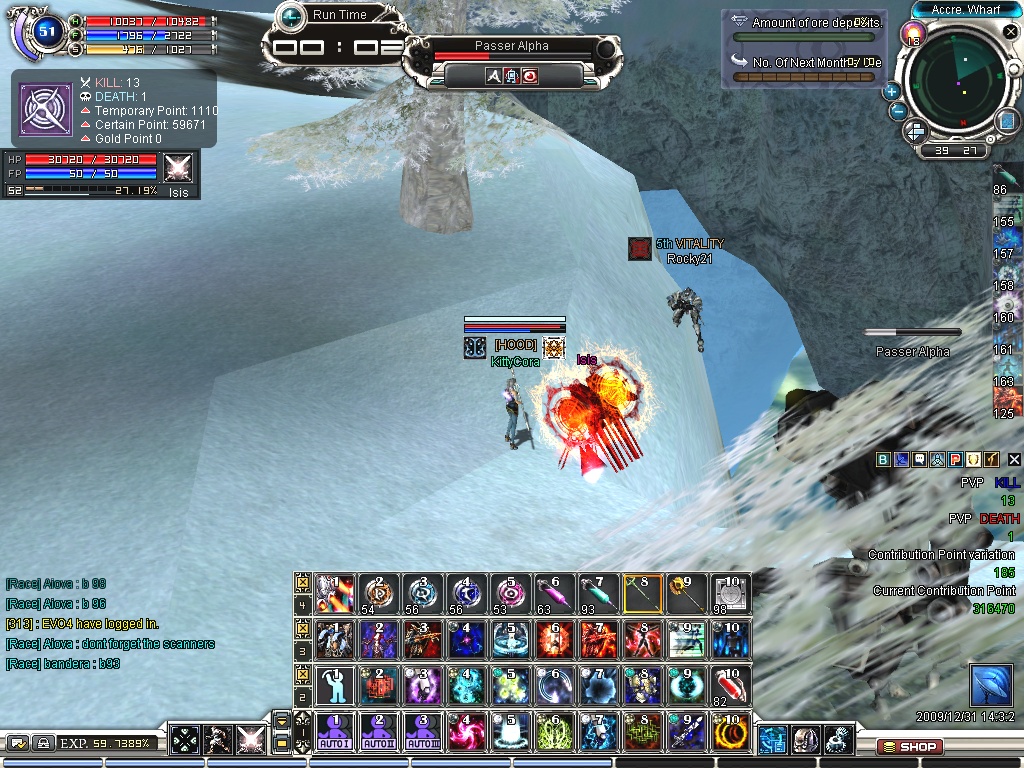Cast the pink swirl skill
1024x768 pixels.
click(466, 732)
